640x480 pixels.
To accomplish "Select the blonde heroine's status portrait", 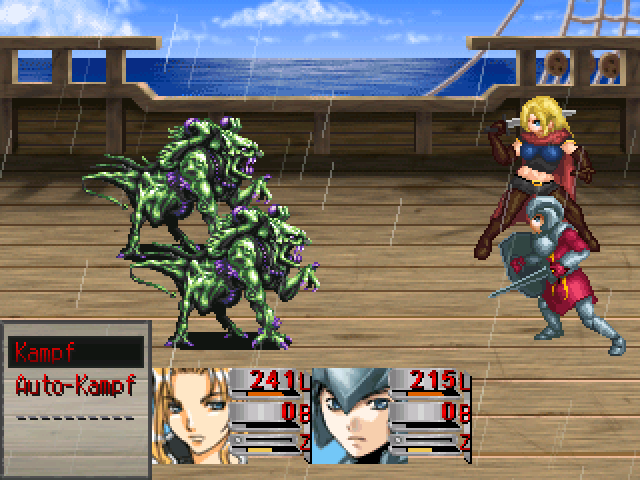I will pos(191,415).
